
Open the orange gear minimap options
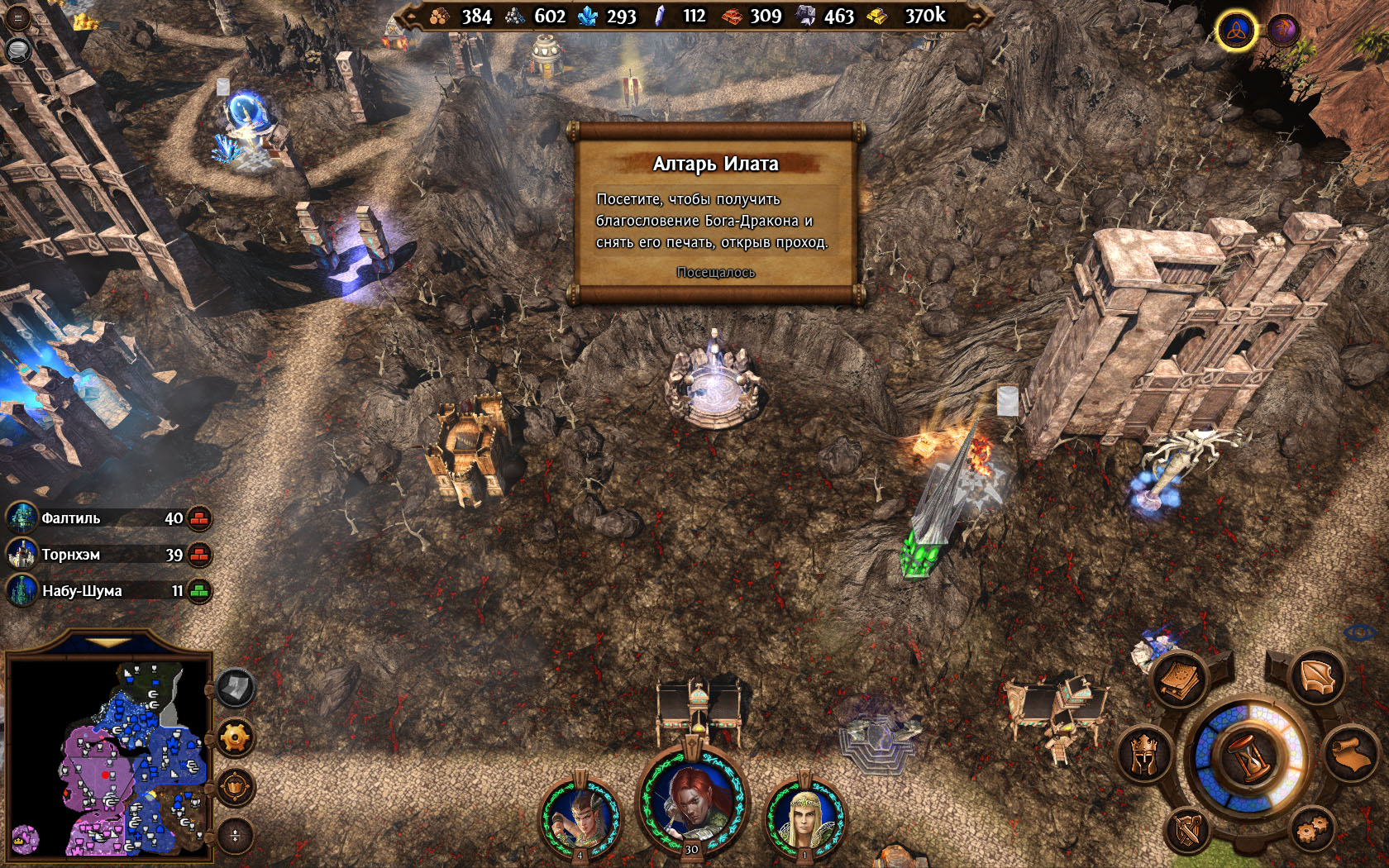[x=235, y=737]
